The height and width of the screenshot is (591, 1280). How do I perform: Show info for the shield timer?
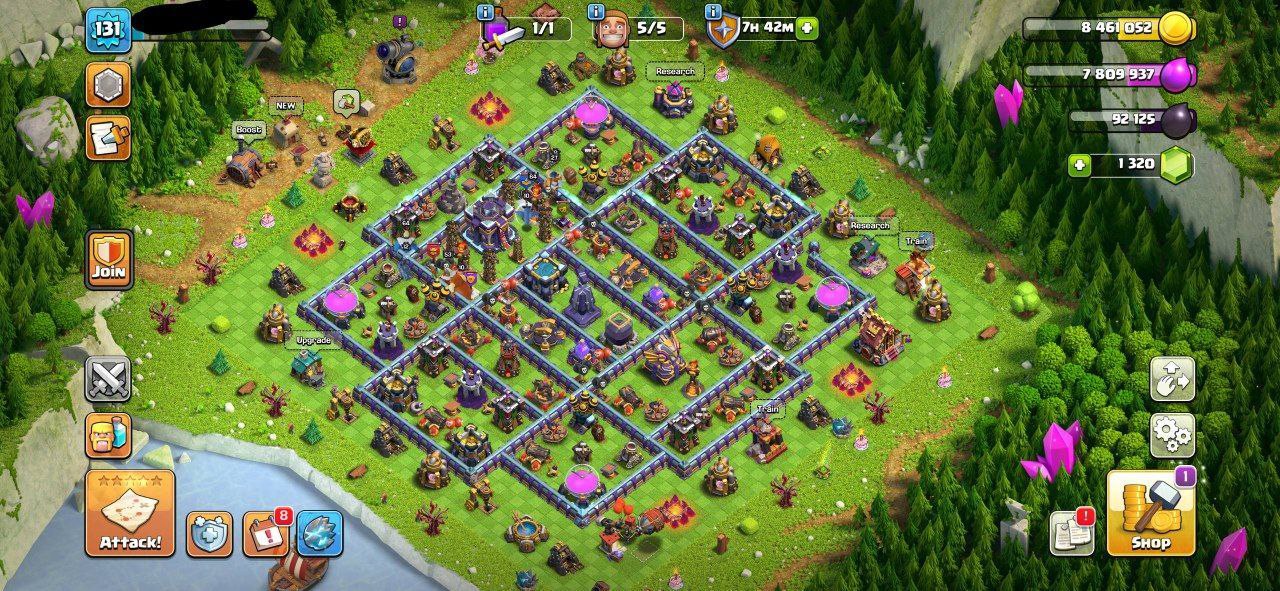coord(713,13)
